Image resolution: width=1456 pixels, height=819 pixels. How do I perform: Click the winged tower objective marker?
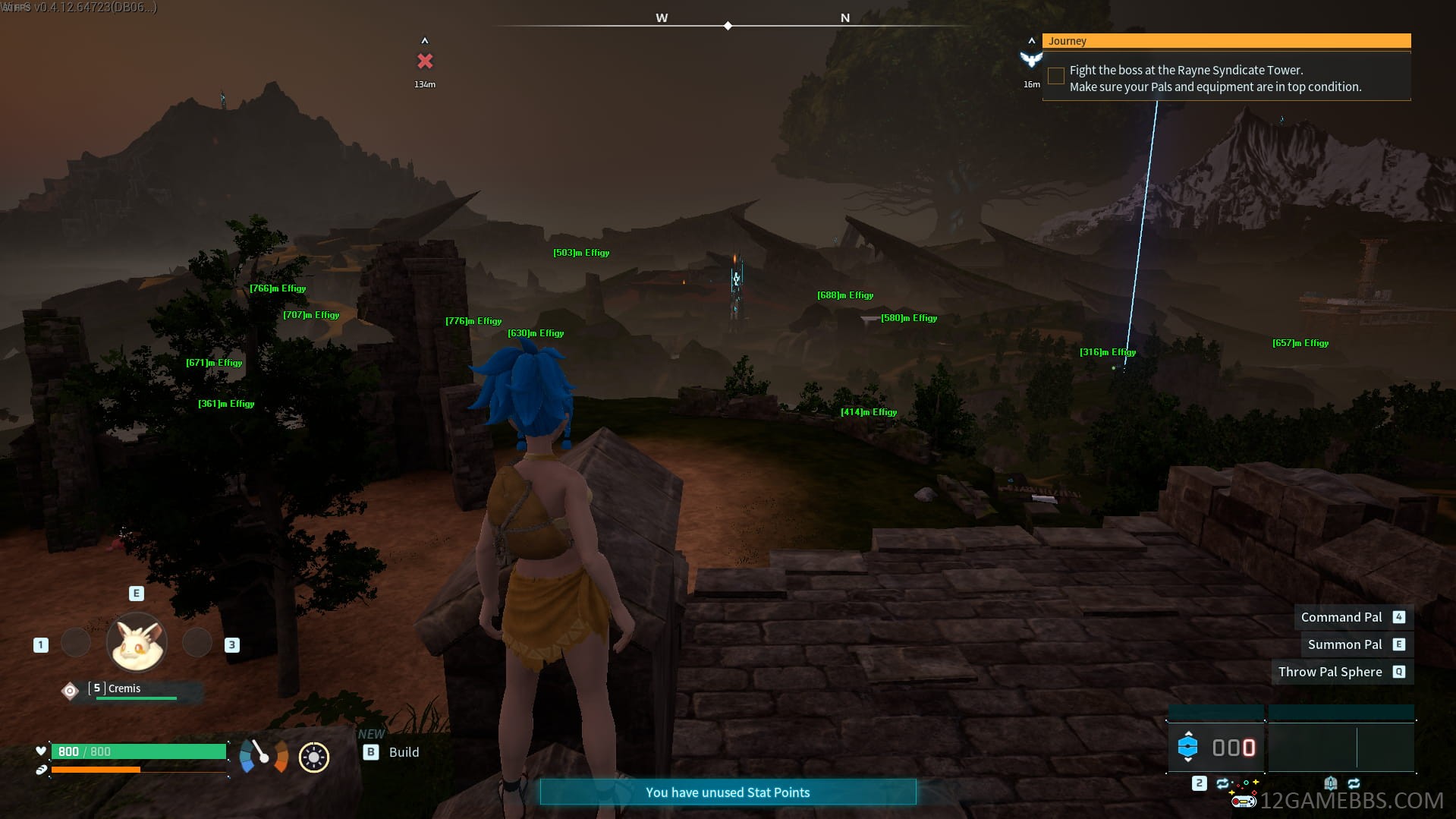(x=1031, y=59)
